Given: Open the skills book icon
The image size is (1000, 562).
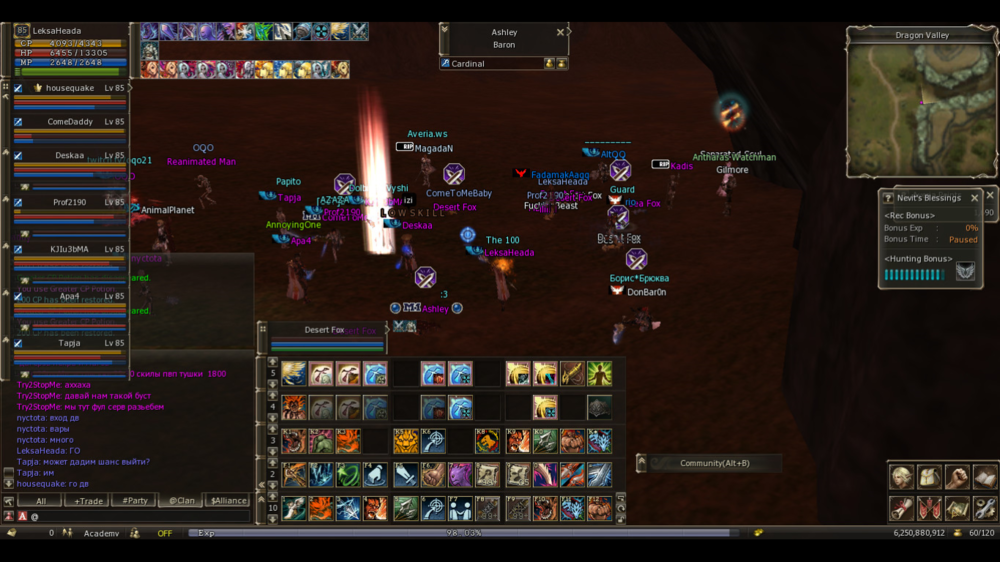Looking at the screenshot, I should pyautogui.click(x=985, y=477).
